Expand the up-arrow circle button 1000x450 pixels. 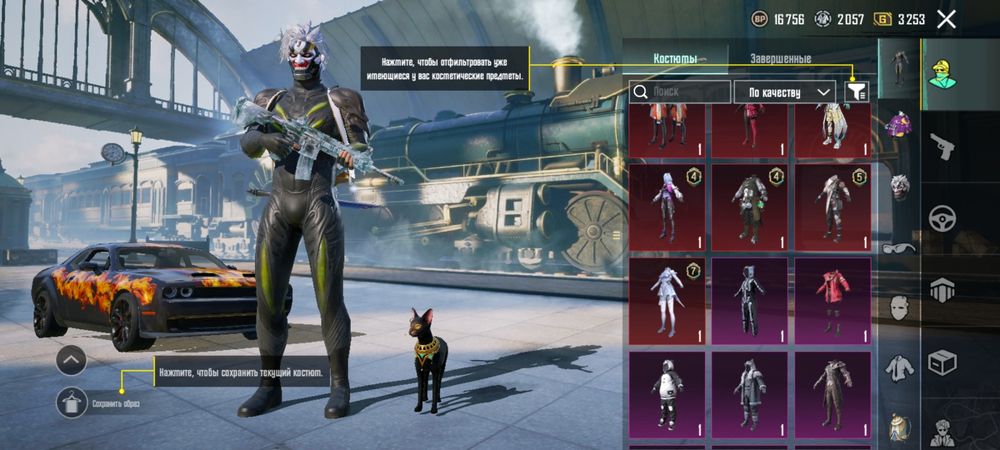click(x=71, y=359)
